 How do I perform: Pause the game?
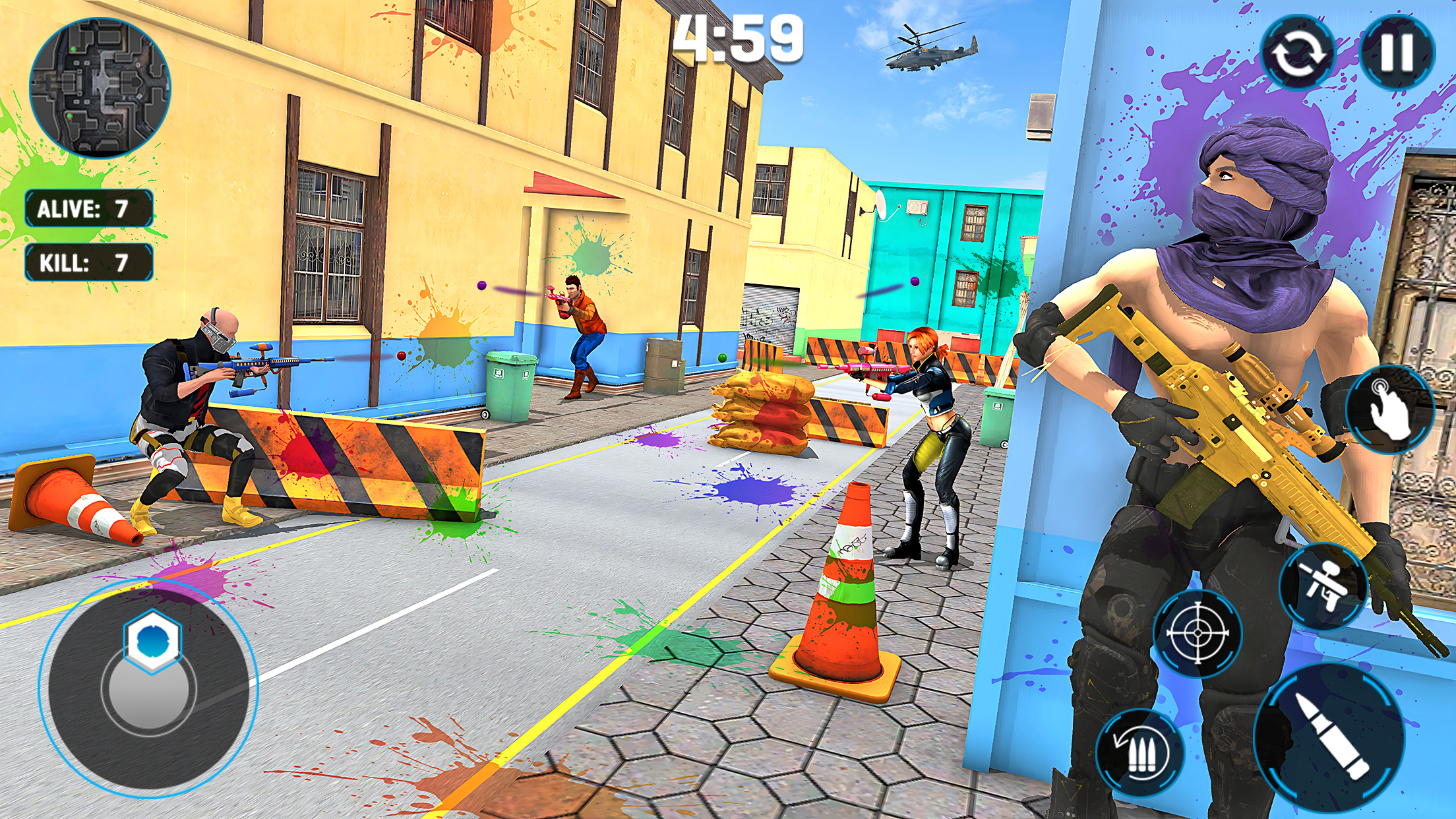pos(1397,52)
